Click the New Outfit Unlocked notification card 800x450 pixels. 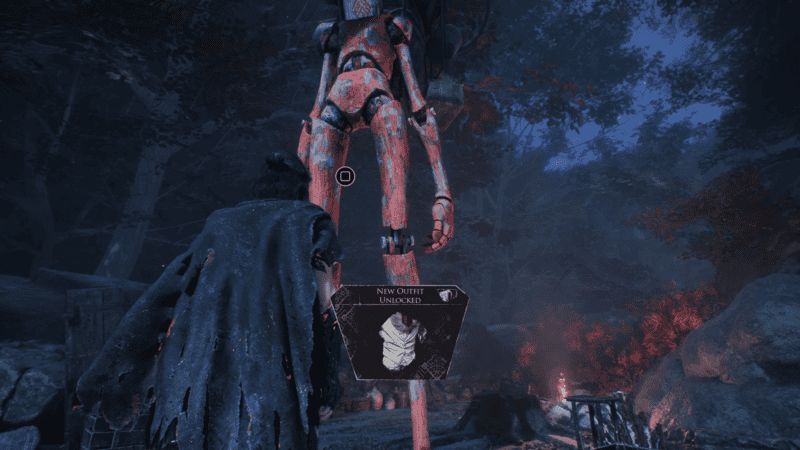coord(400,331)
